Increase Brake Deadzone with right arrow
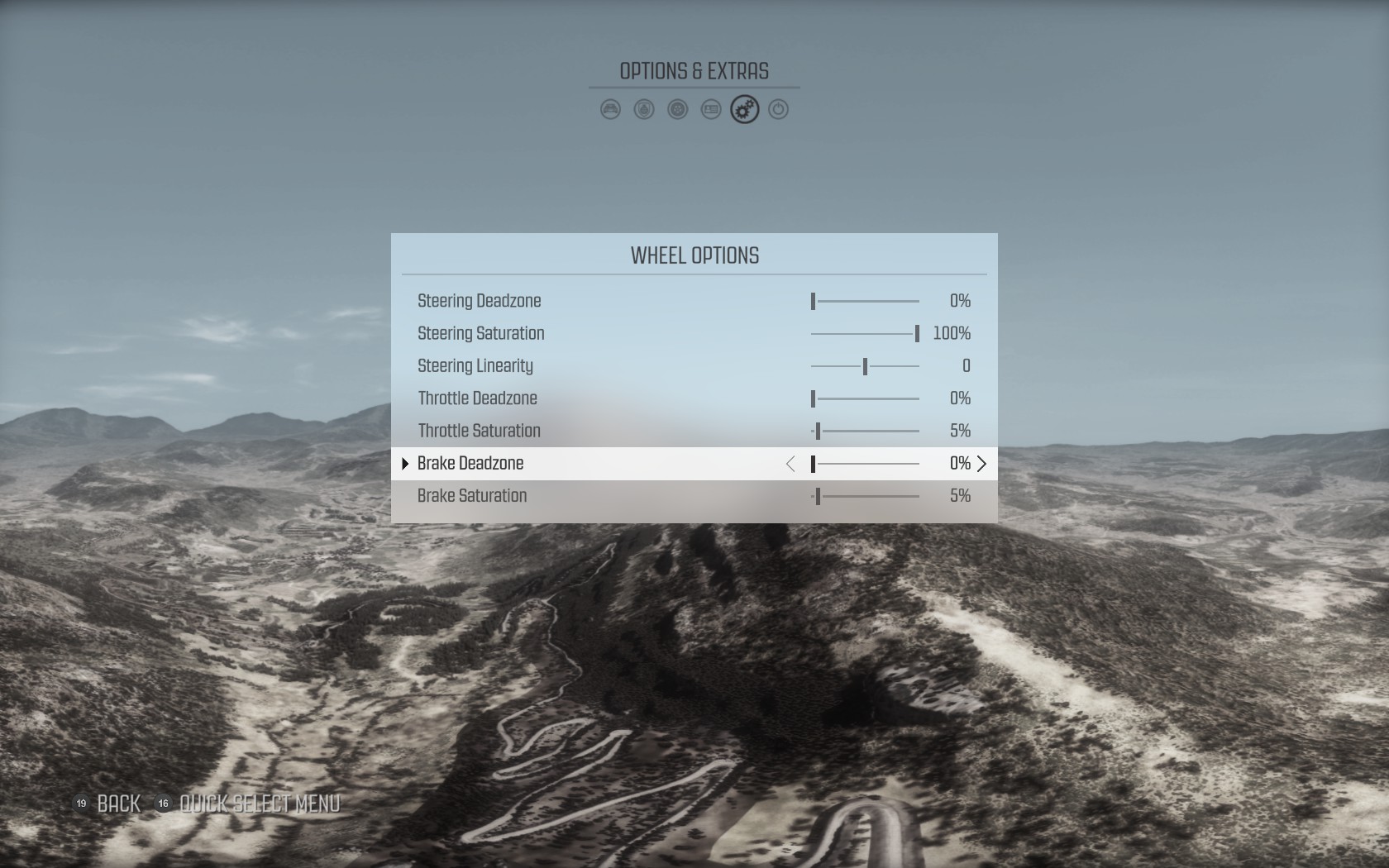This screenshot has height=868, width=1389. click(x=982, y=464)
